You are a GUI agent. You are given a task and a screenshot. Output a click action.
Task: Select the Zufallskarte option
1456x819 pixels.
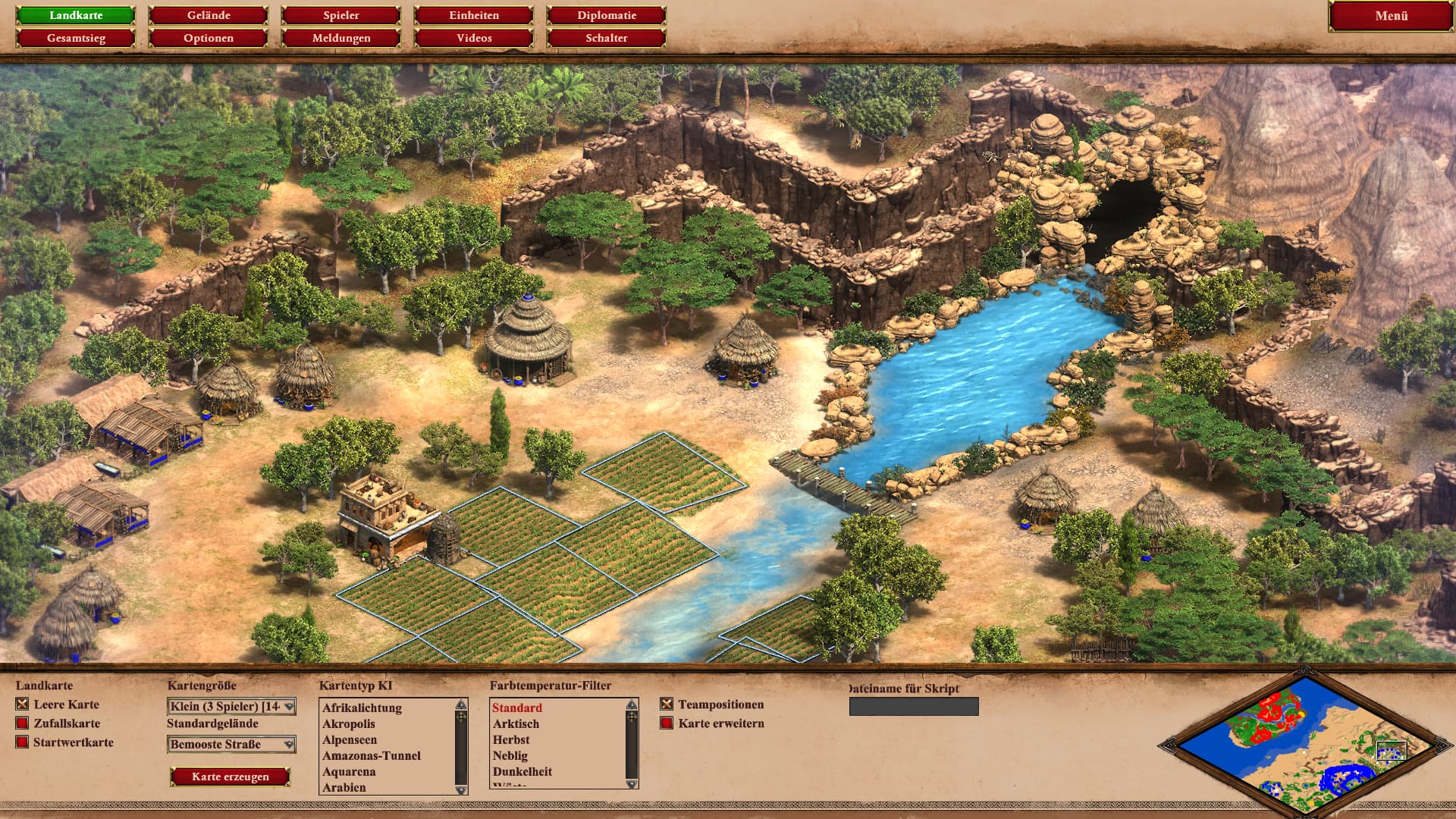pos(22,723)
